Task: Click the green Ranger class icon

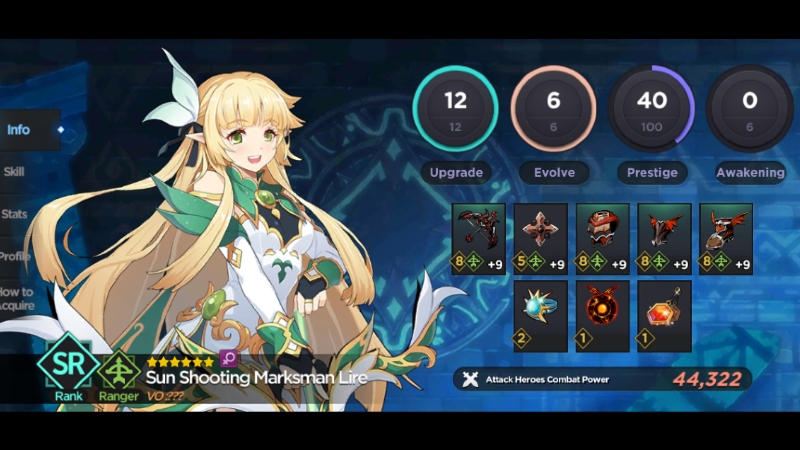Action: click(x=119, y=368)
